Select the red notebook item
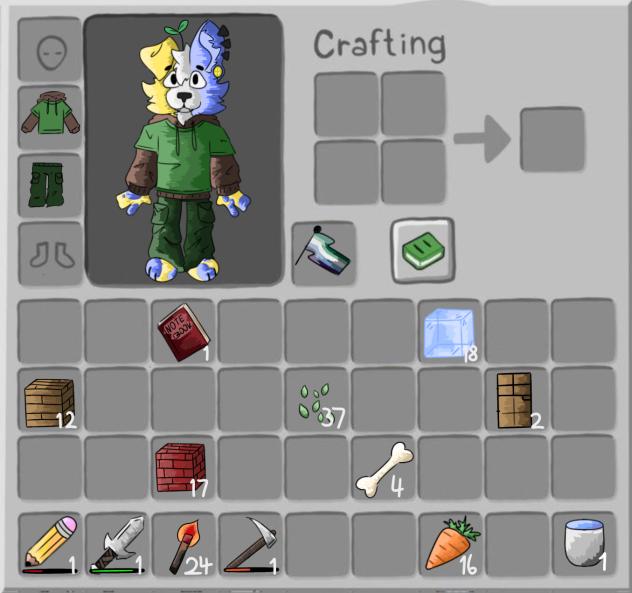Screen dimensions: 632x593 click(183, 330)
